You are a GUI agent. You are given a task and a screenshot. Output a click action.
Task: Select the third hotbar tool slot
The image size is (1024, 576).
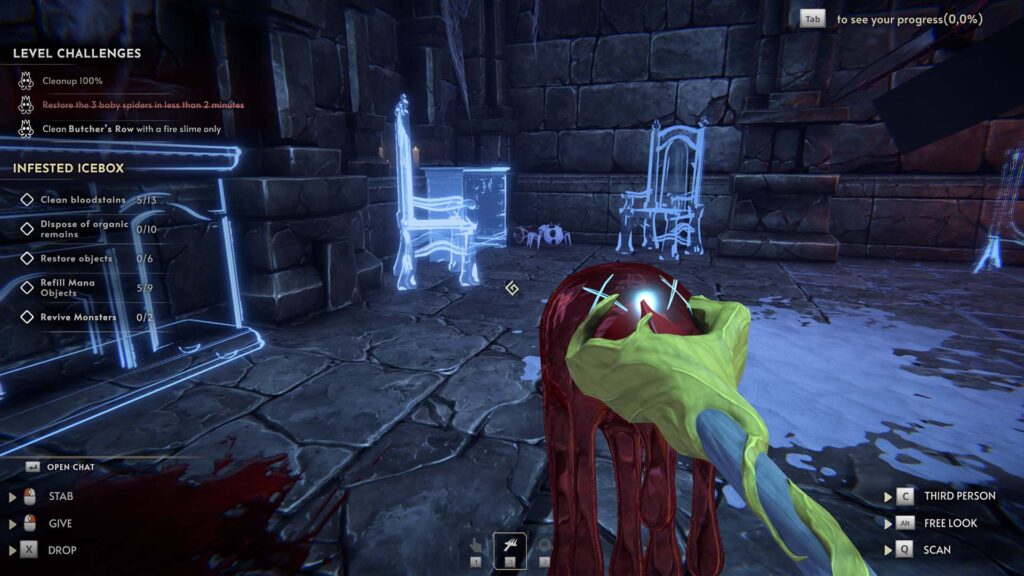(544, 547)
